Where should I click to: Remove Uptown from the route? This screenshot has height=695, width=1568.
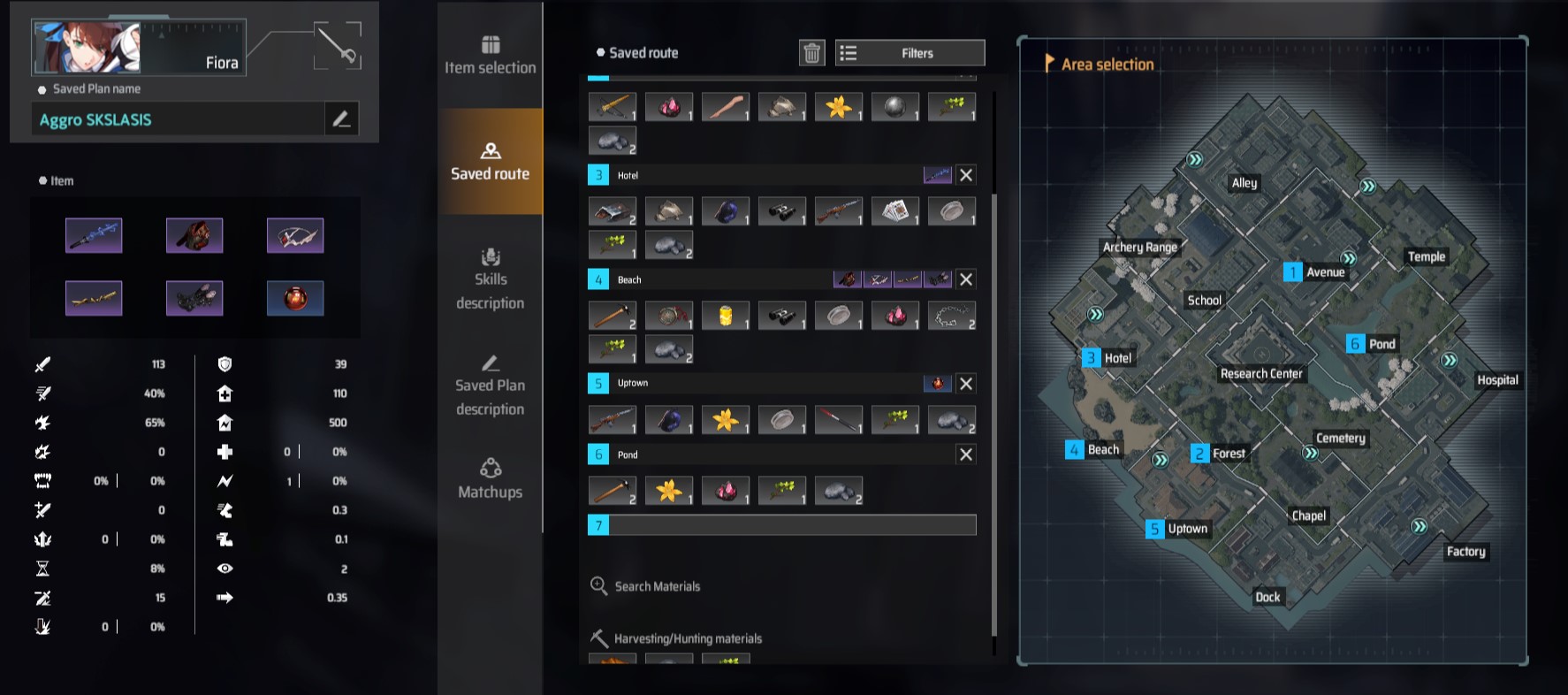pyautogui.click(x=966, y=384)
